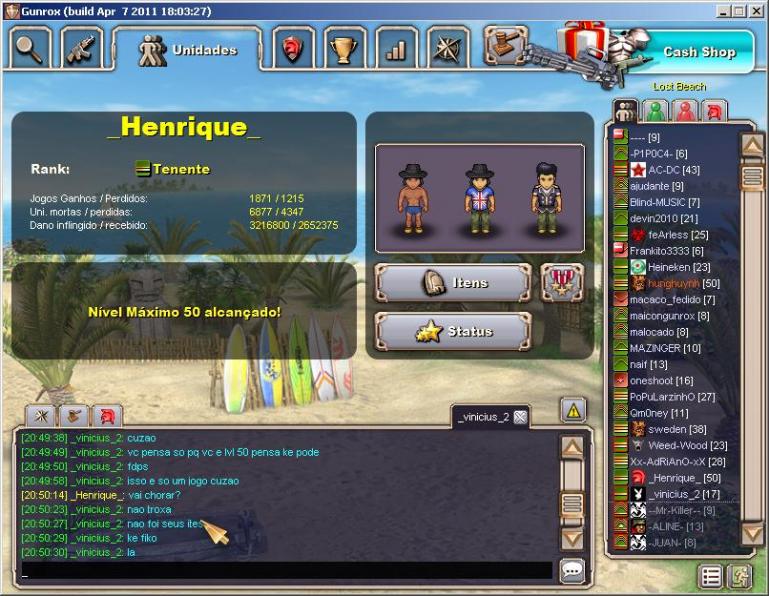The height and width of the screenshot is (596, 769).
Task: Open the red helmet clan tab
Action: click(292, 49)
